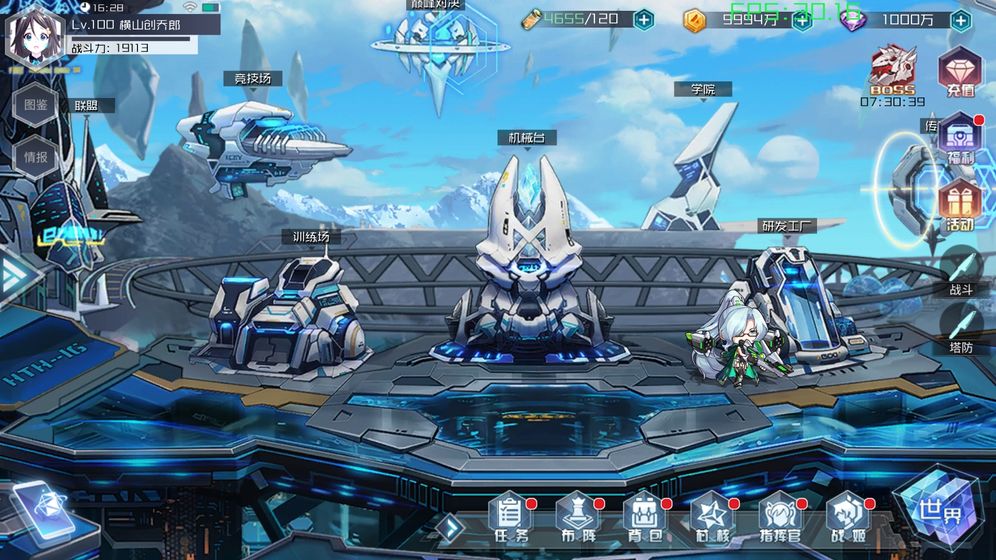Open the 情报 intel hexagon button
Image resolution: width=996 pixels, height=560 pixels.
pyautogui.click(x=34, y=157)
